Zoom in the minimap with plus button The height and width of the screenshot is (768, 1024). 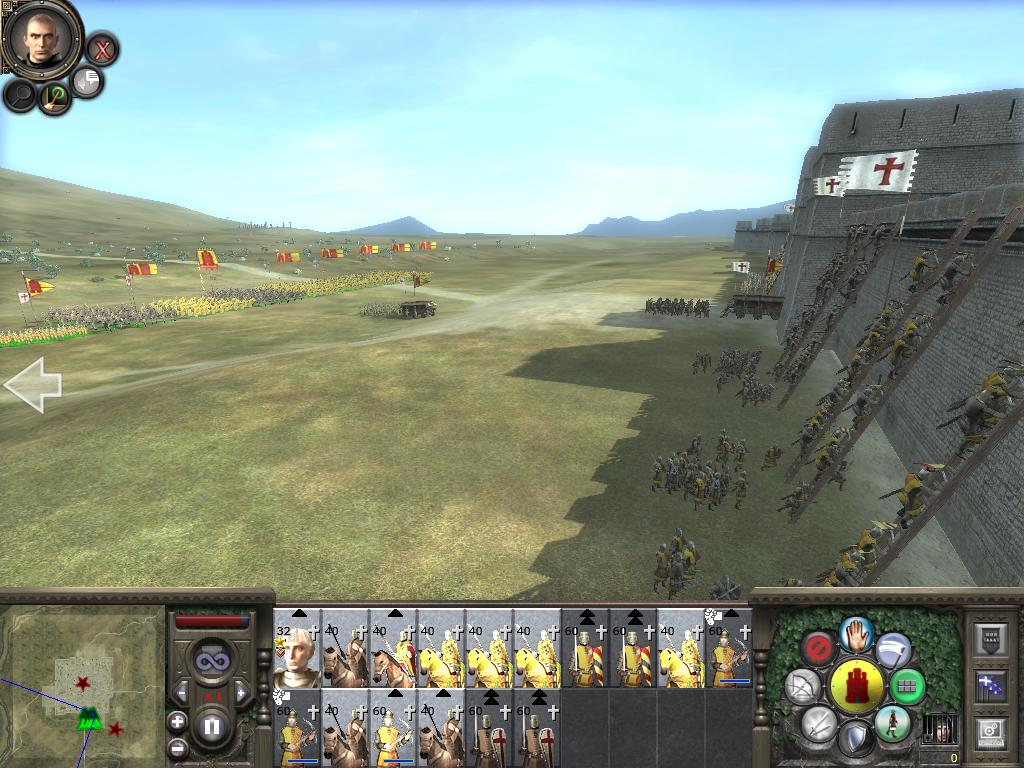coord(177,720)
